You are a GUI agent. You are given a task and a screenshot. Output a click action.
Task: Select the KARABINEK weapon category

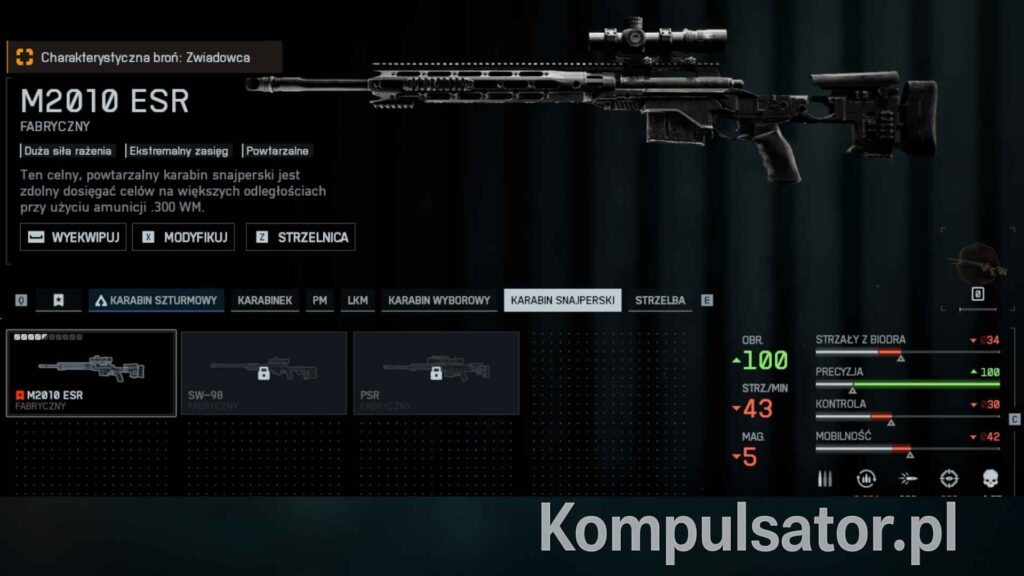[265, 300]
